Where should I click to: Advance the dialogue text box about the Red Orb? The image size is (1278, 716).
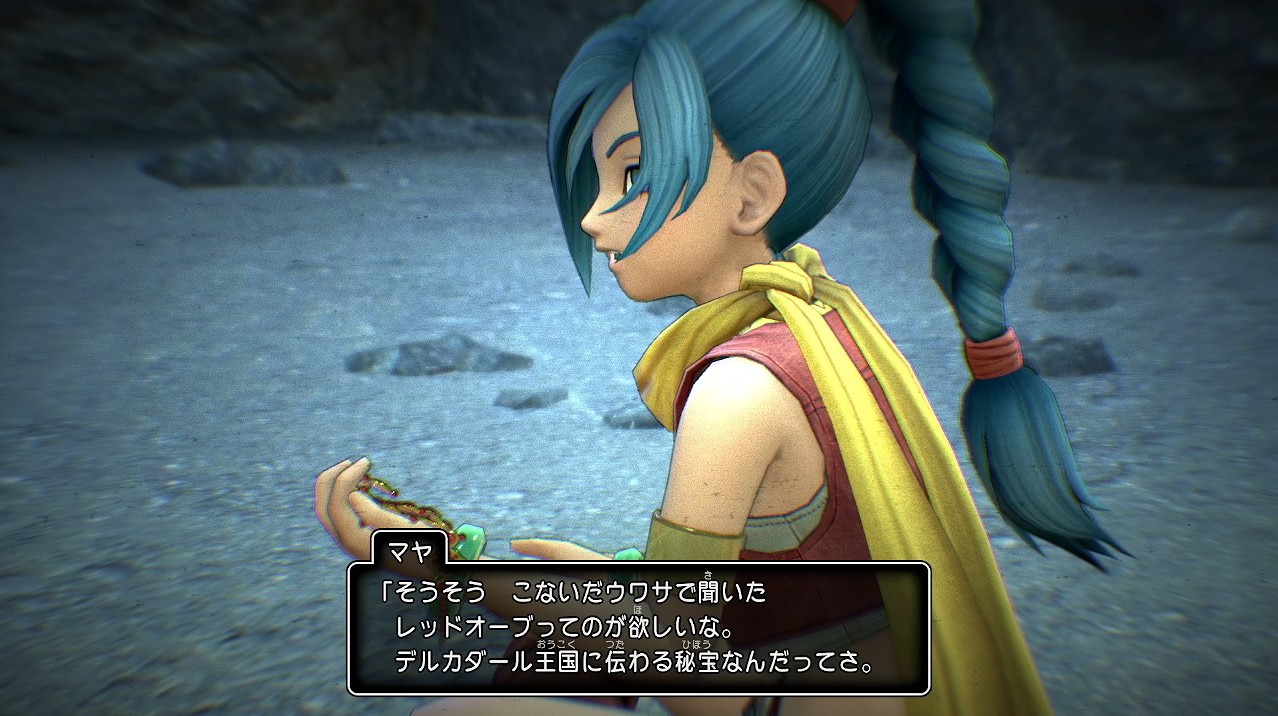638,627
